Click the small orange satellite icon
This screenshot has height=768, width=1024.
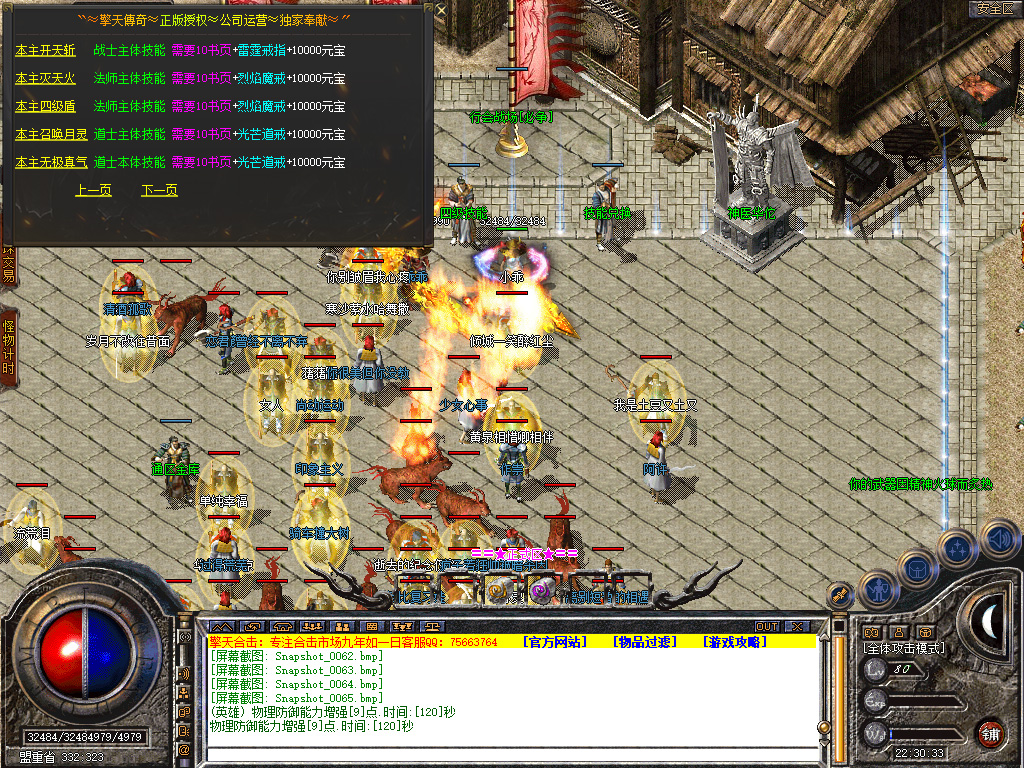[x=840, y=594]
